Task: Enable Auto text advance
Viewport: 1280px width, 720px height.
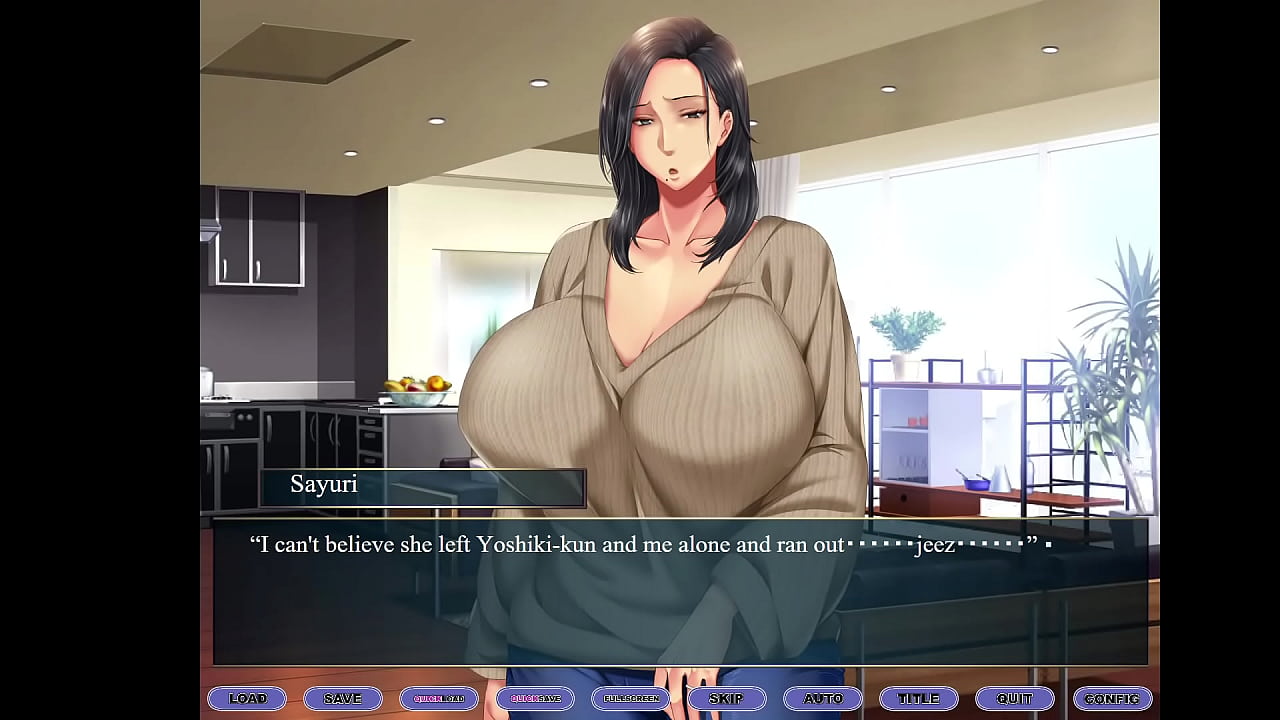Action: [x=823, y=698]
